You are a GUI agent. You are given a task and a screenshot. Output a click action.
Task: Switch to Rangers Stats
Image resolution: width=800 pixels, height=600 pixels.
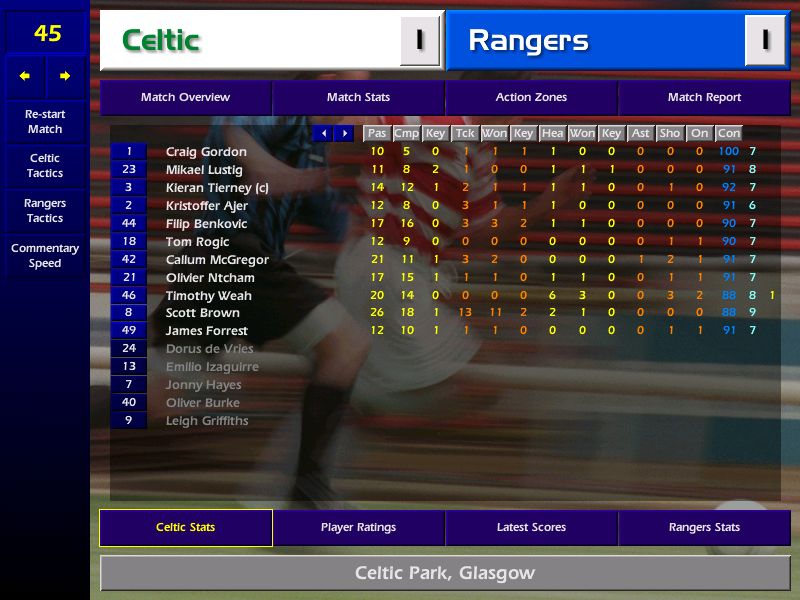coord(704,528)
